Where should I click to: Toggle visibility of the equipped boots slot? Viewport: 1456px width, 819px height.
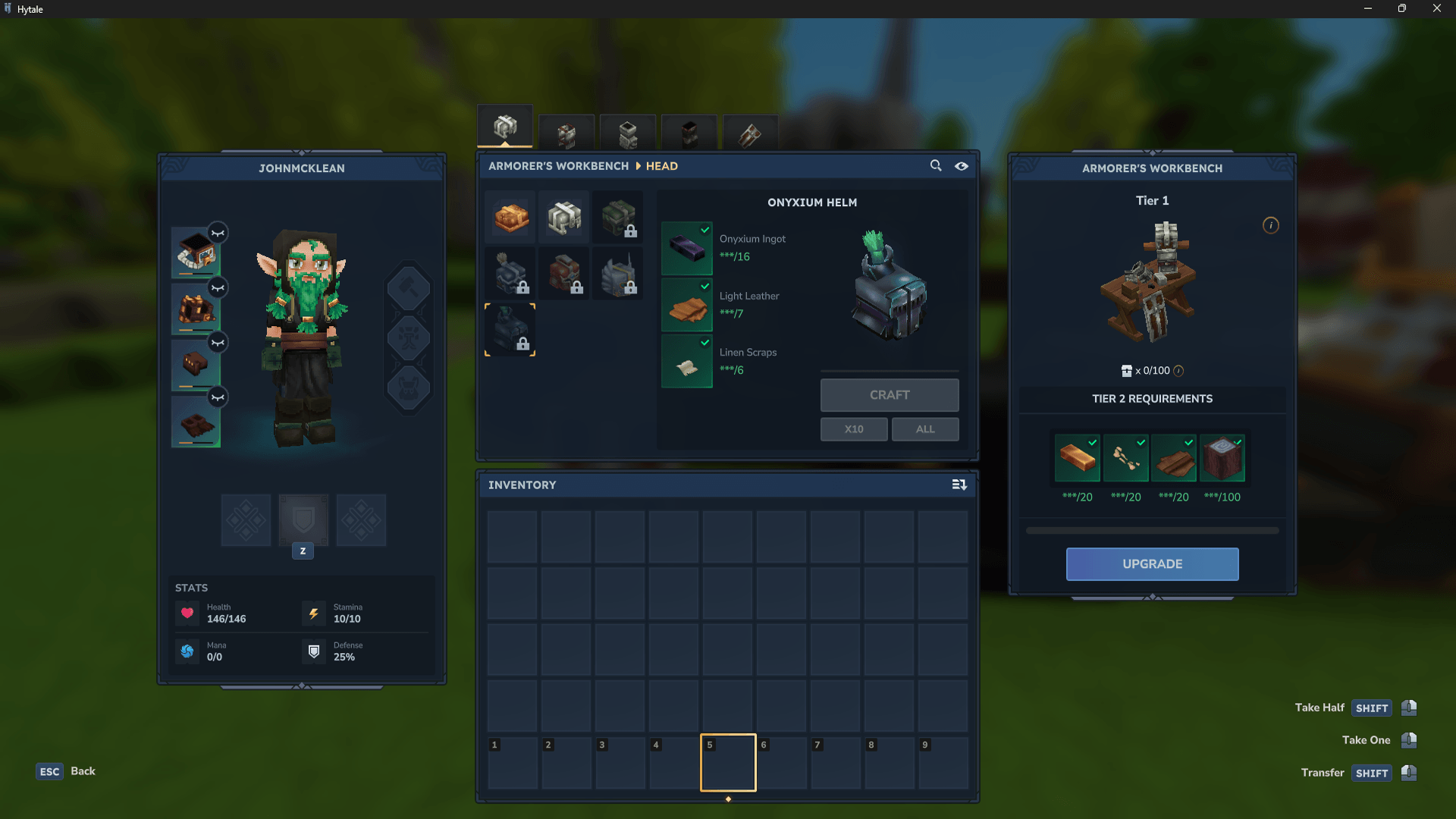[218, 397]
